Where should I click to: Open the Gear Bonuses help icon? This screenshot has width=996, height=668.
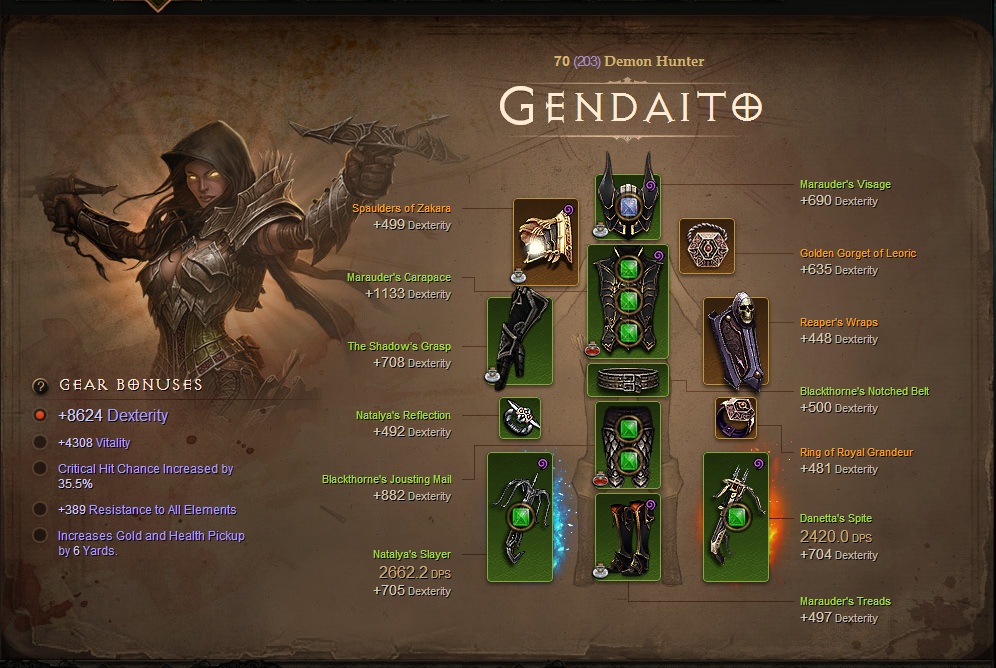click(x=40, y=385)
